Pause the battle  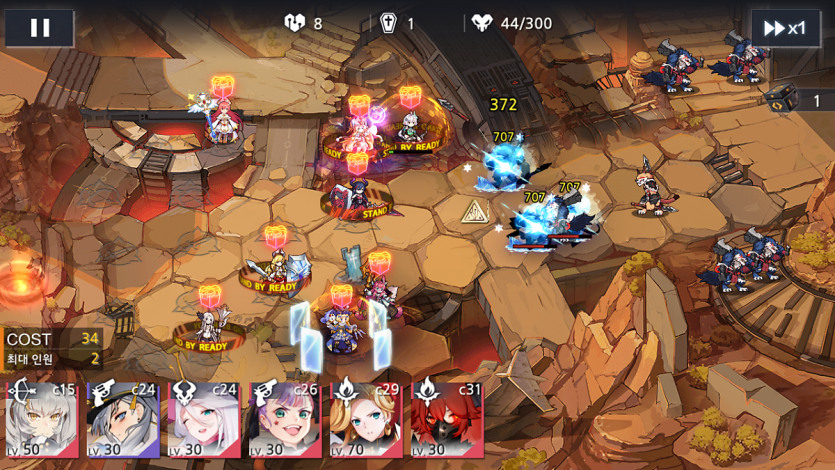pos(40,28)
